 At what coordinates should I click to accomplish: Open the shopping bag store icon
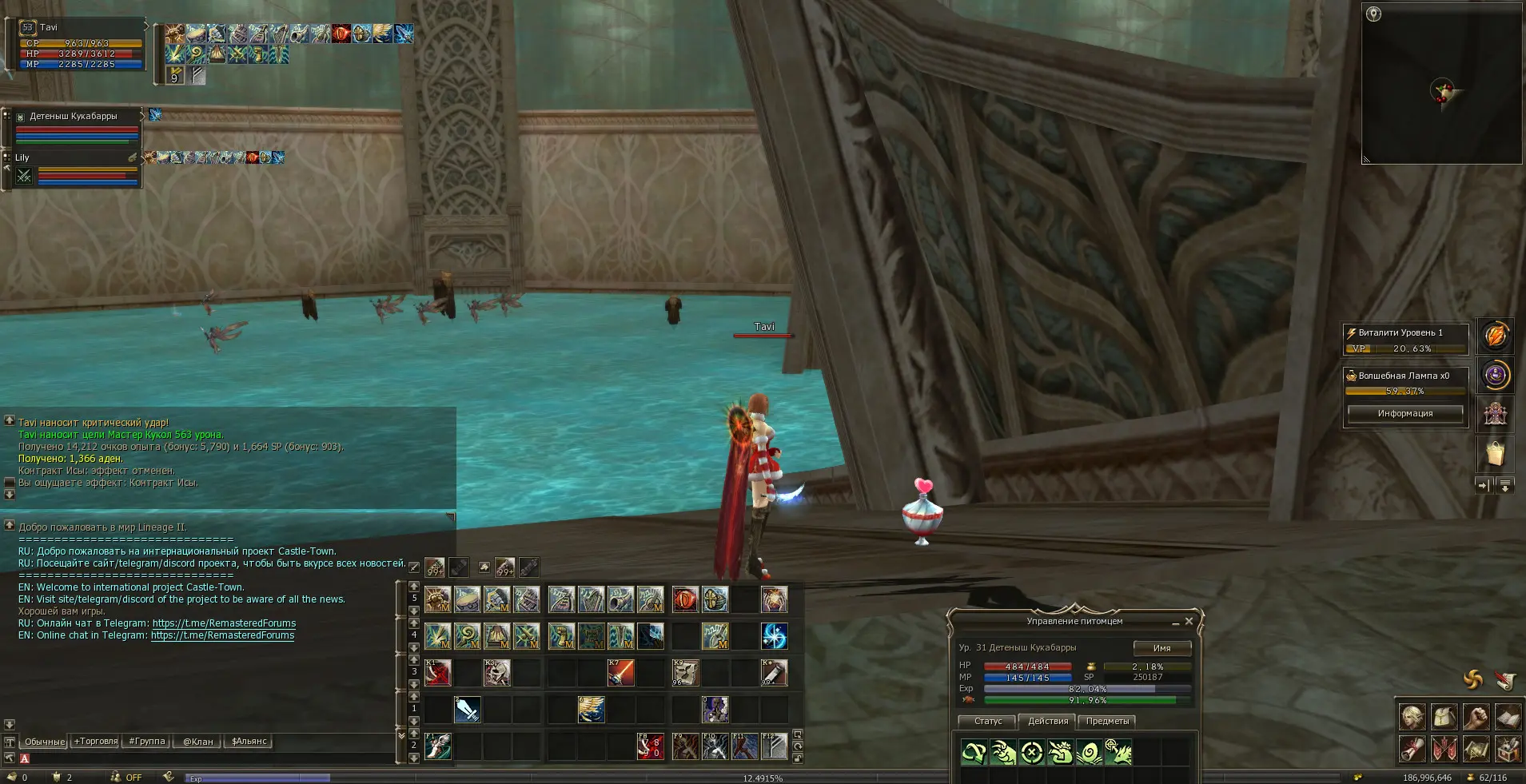click(1495, 454)
